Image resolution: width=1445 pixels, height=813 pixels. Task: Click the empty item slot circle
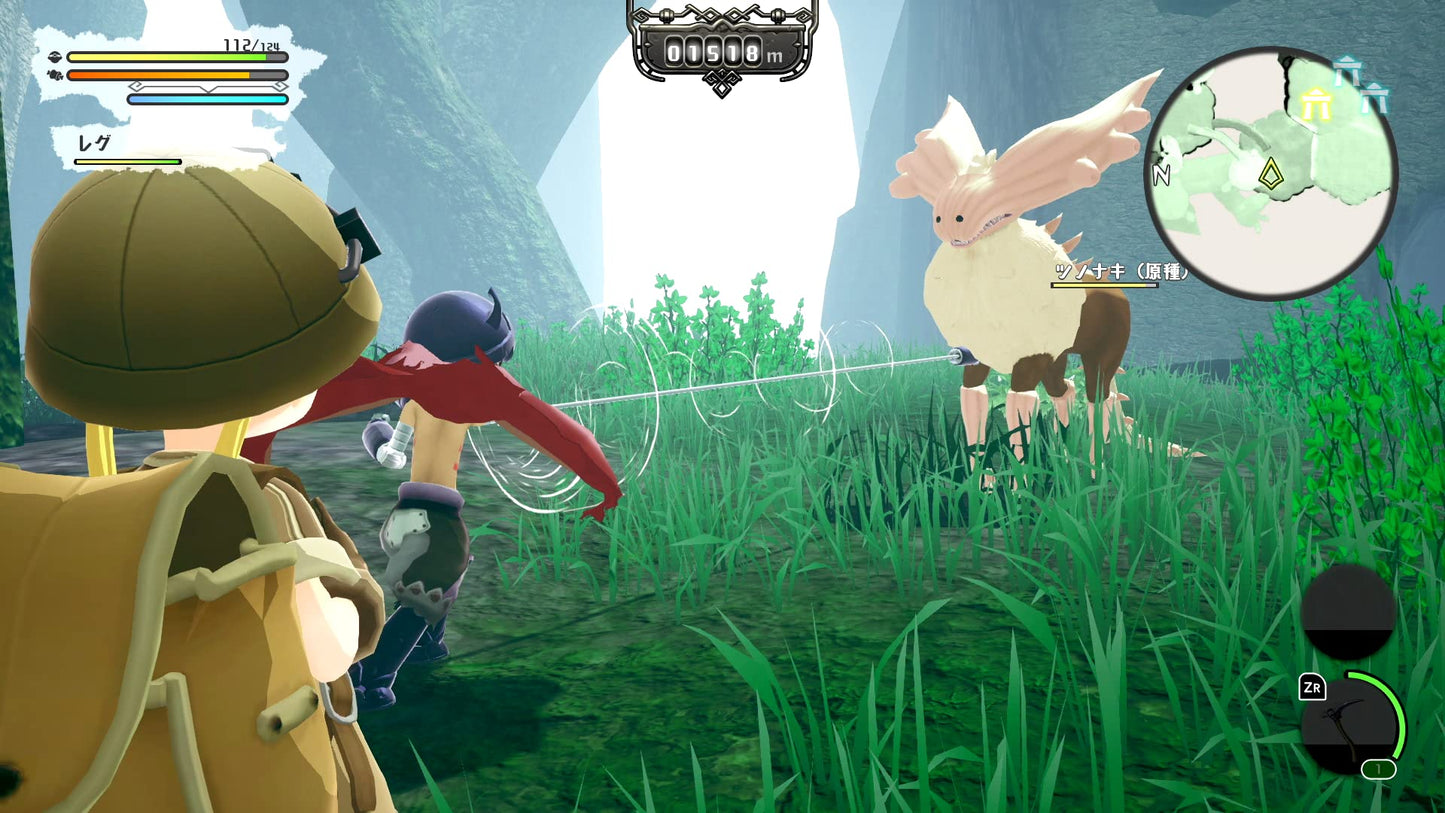(x=1348, y=614)
